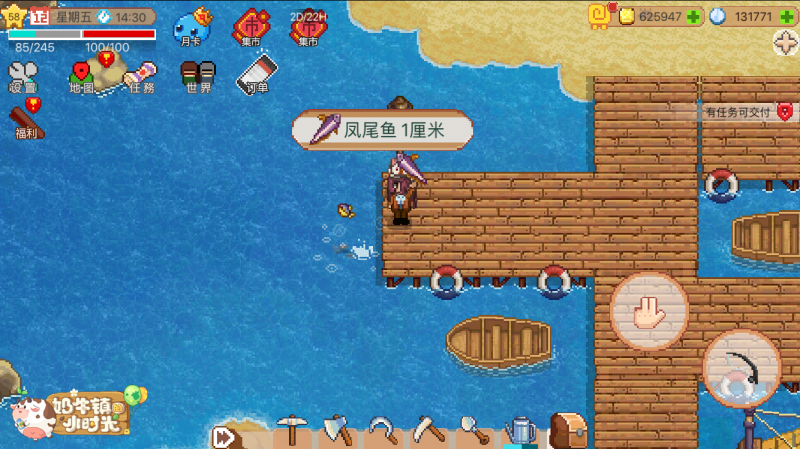
Task: Add diamonds with the green plus
Action: 786,16
